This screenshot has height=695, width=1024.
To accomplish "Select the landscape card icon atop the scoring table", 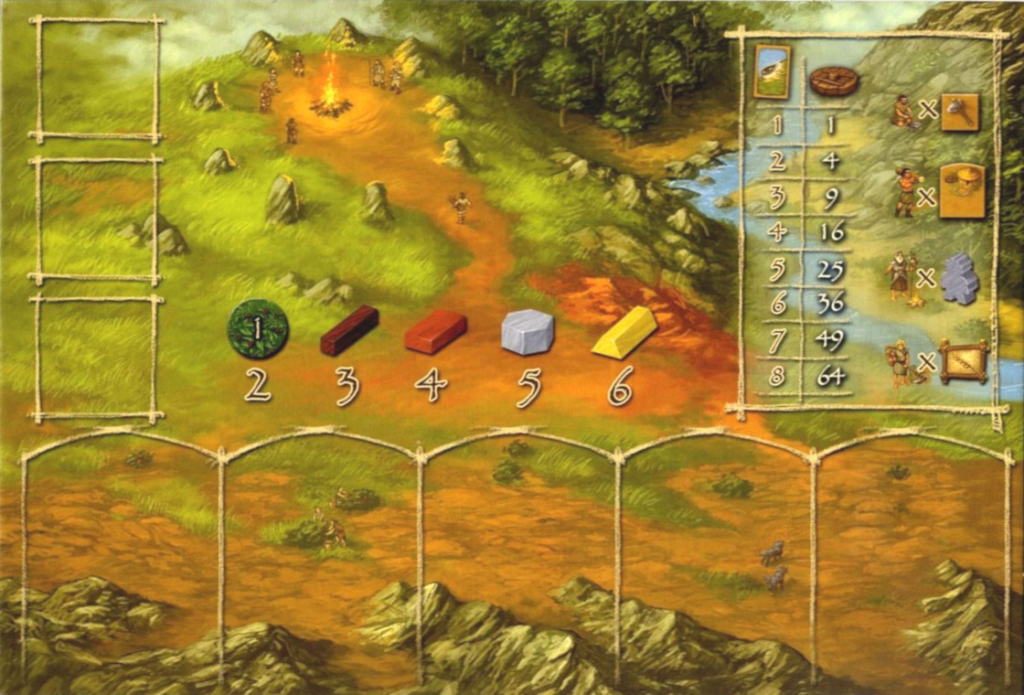I will 771,72.
